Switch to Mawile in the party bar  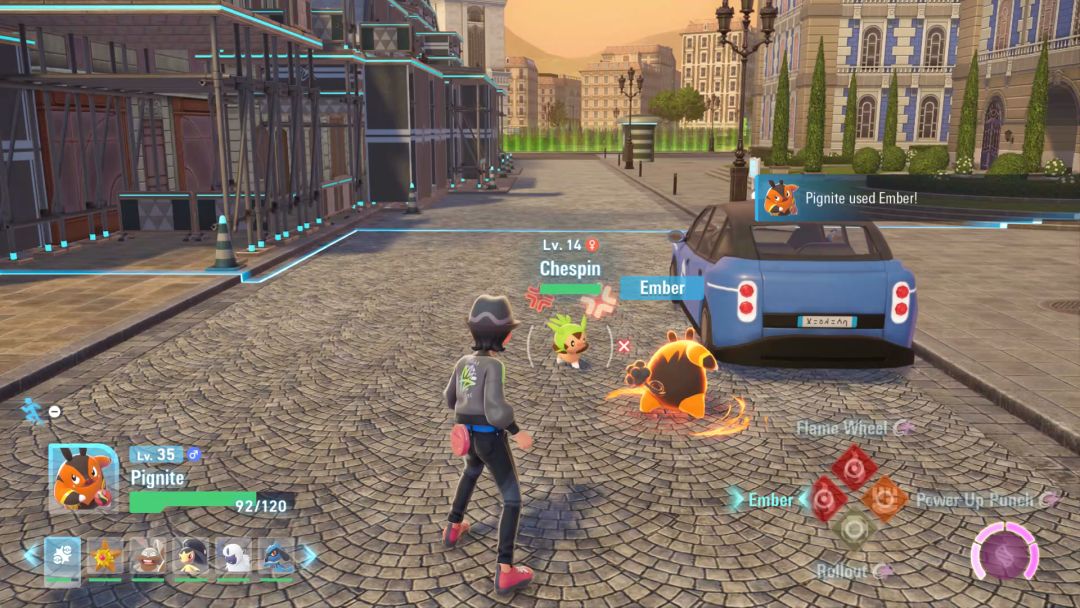pos(191,557)
